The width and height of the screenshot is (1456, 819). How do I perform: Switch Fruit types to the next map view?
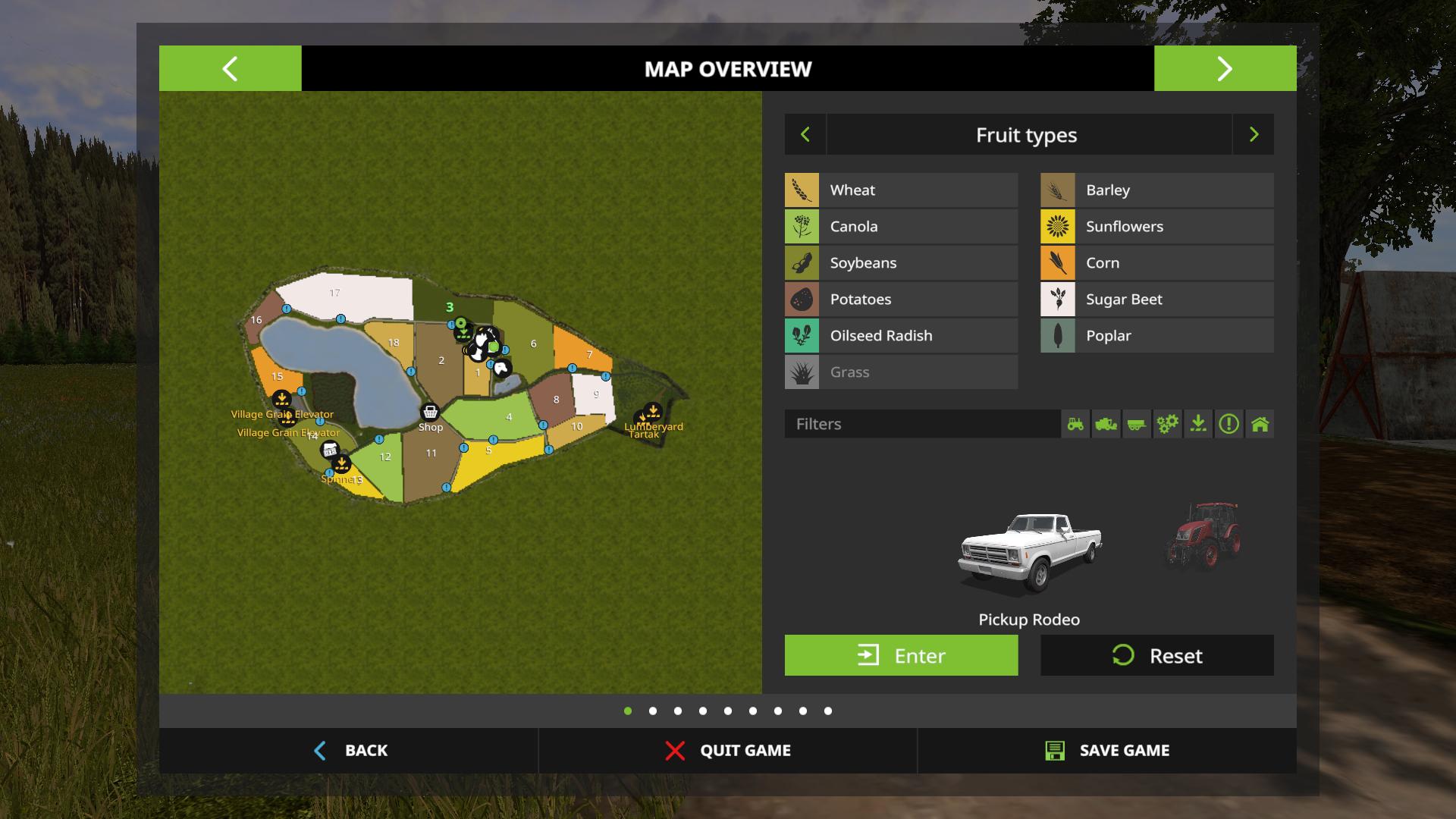(x=1254, y=134)
